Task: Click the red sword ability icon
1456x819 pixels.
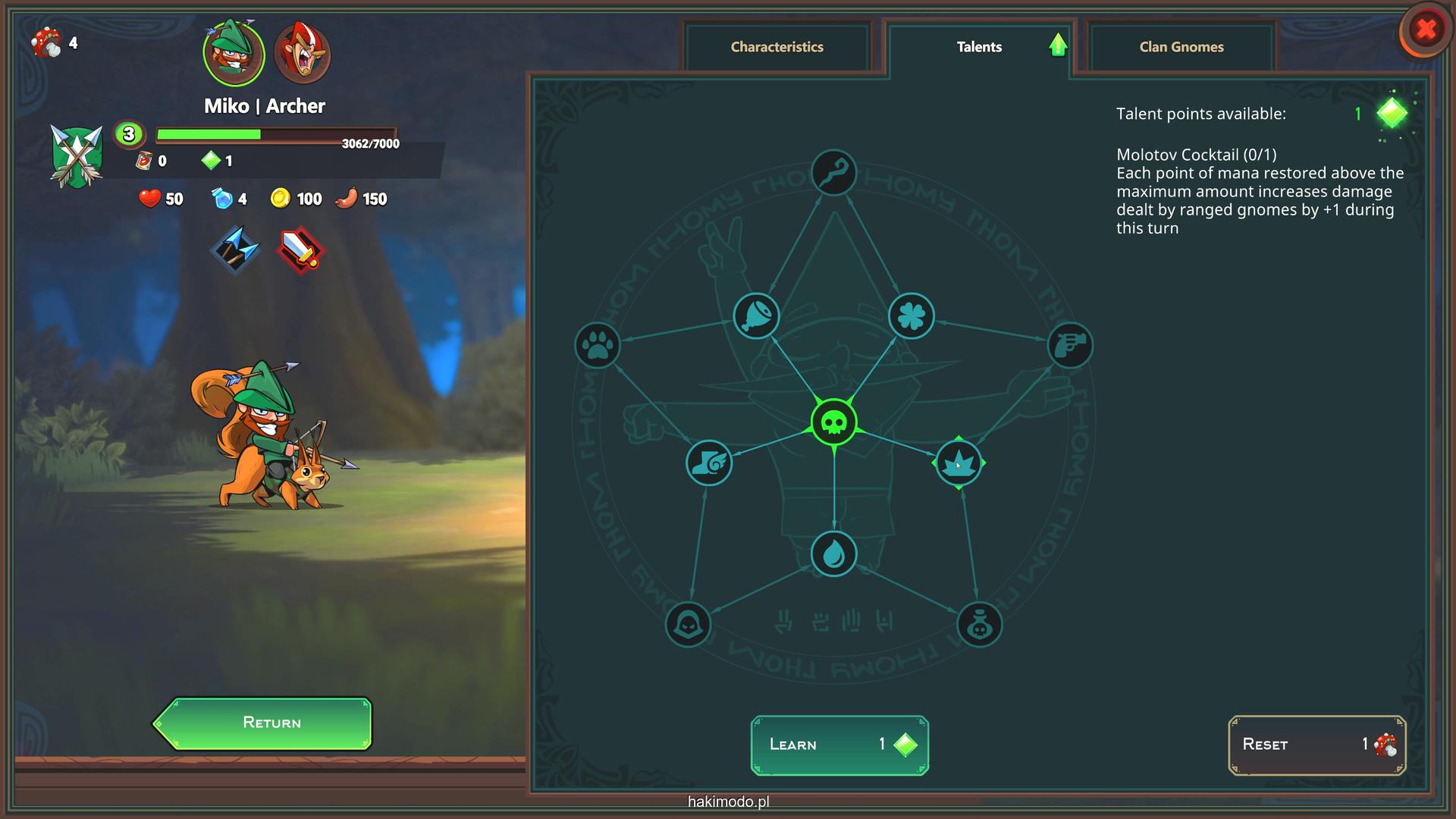Action: [x=301, y=250]
